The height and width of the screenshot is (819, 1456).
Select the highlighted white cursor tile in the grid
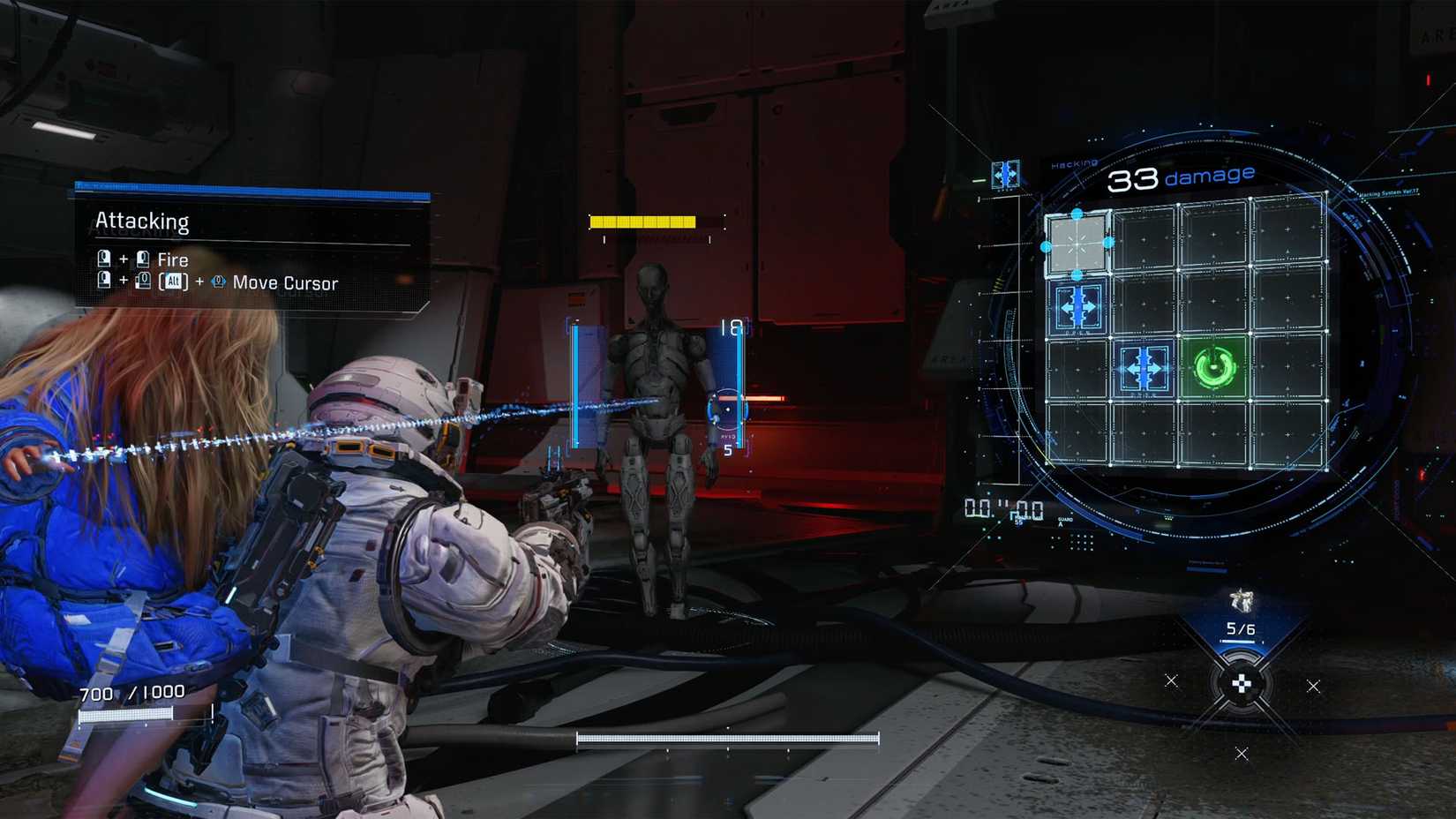pos(1077,243)
